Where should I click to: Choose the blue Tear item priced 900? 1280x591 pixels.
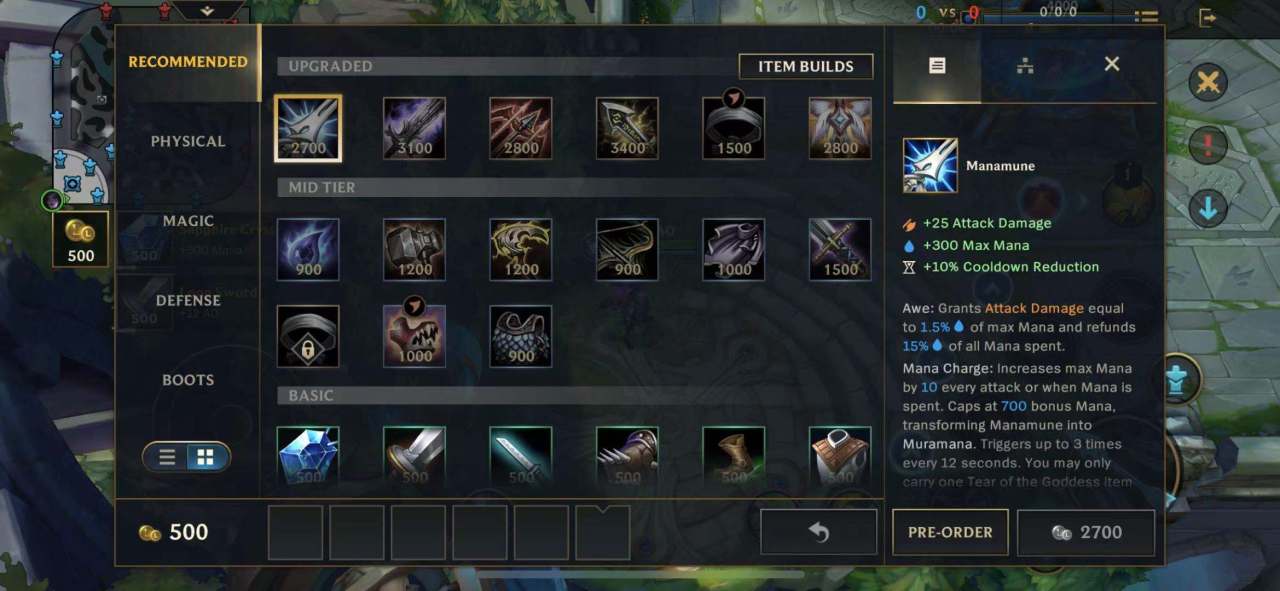308,249
